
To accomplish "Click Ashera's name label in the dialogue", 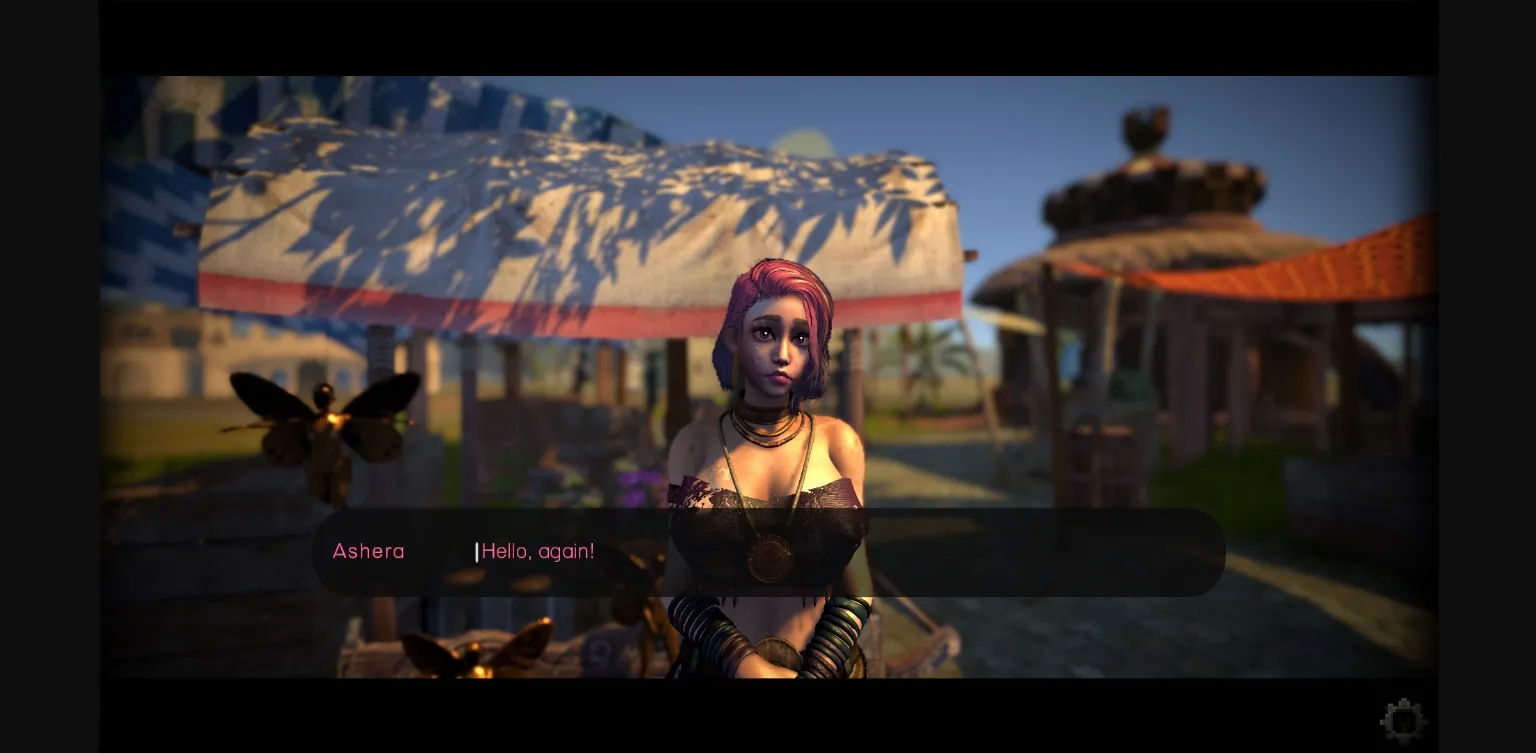I will (x=368, y=551).
